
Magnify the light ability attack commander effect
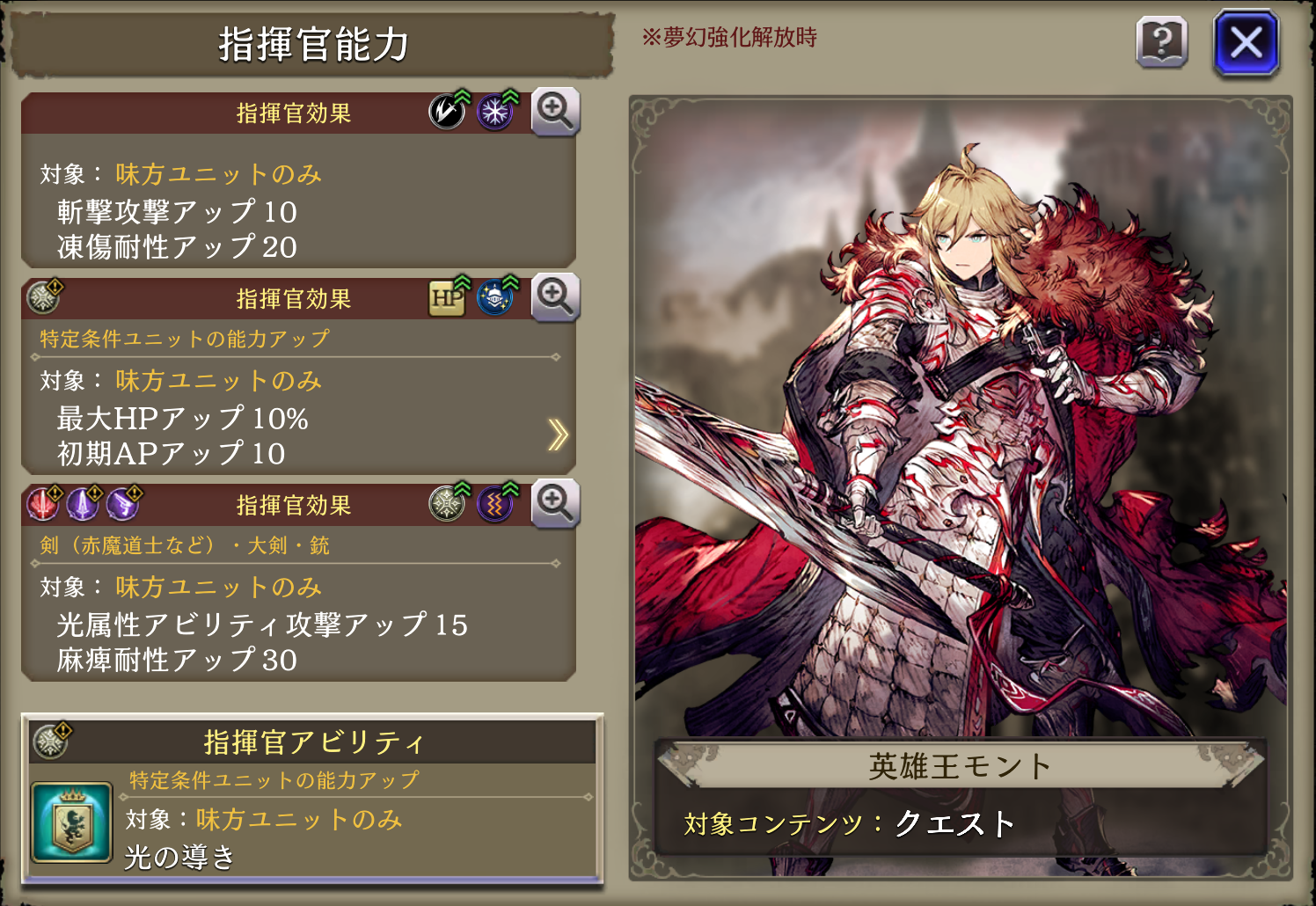pyautogui.click(x=555, y=503)
